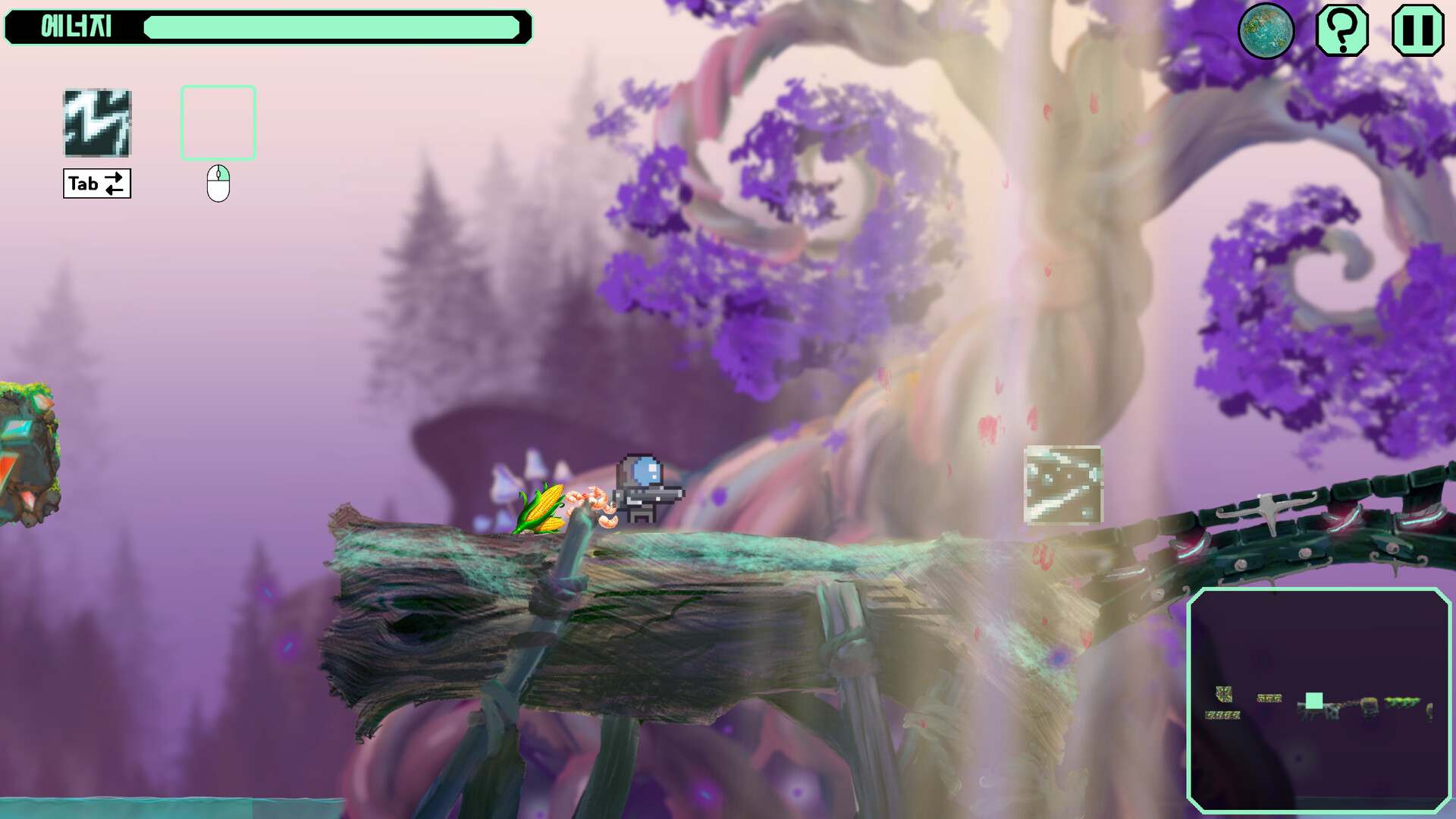Select the equipped ability icon above the Tab label

click(96, 124)
